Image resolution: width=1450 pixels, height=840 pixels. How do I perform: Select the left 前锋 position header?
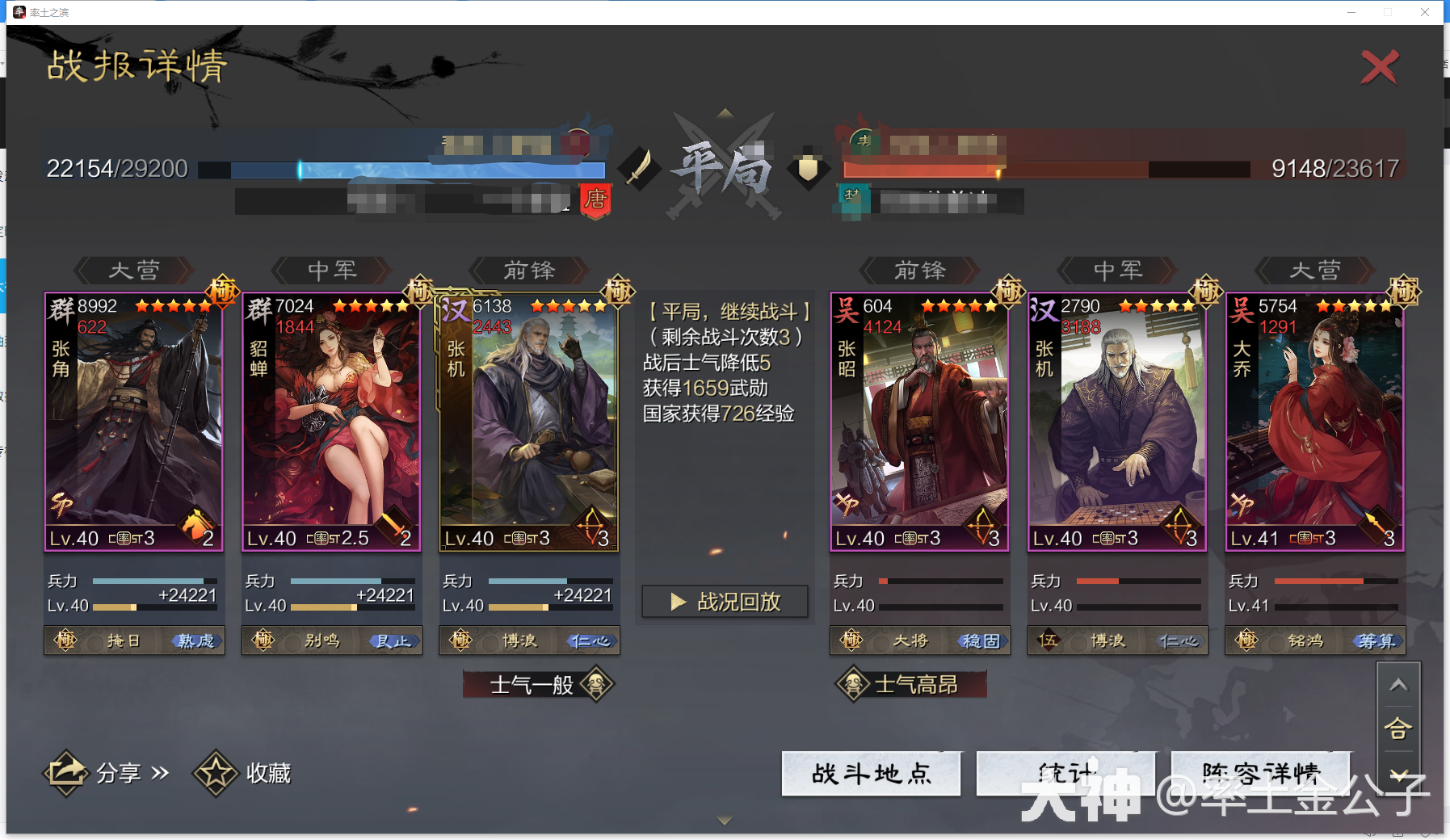coord(528,271)
